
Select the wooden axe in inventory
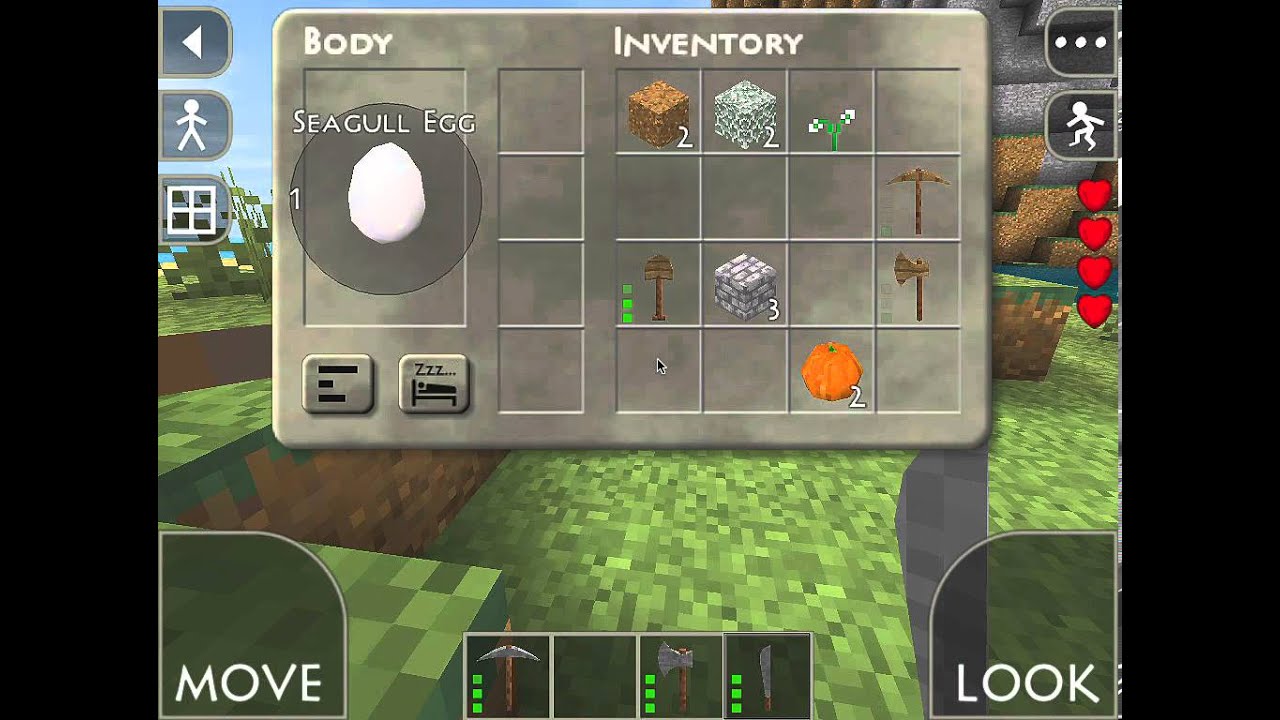[x=918, y=285]
